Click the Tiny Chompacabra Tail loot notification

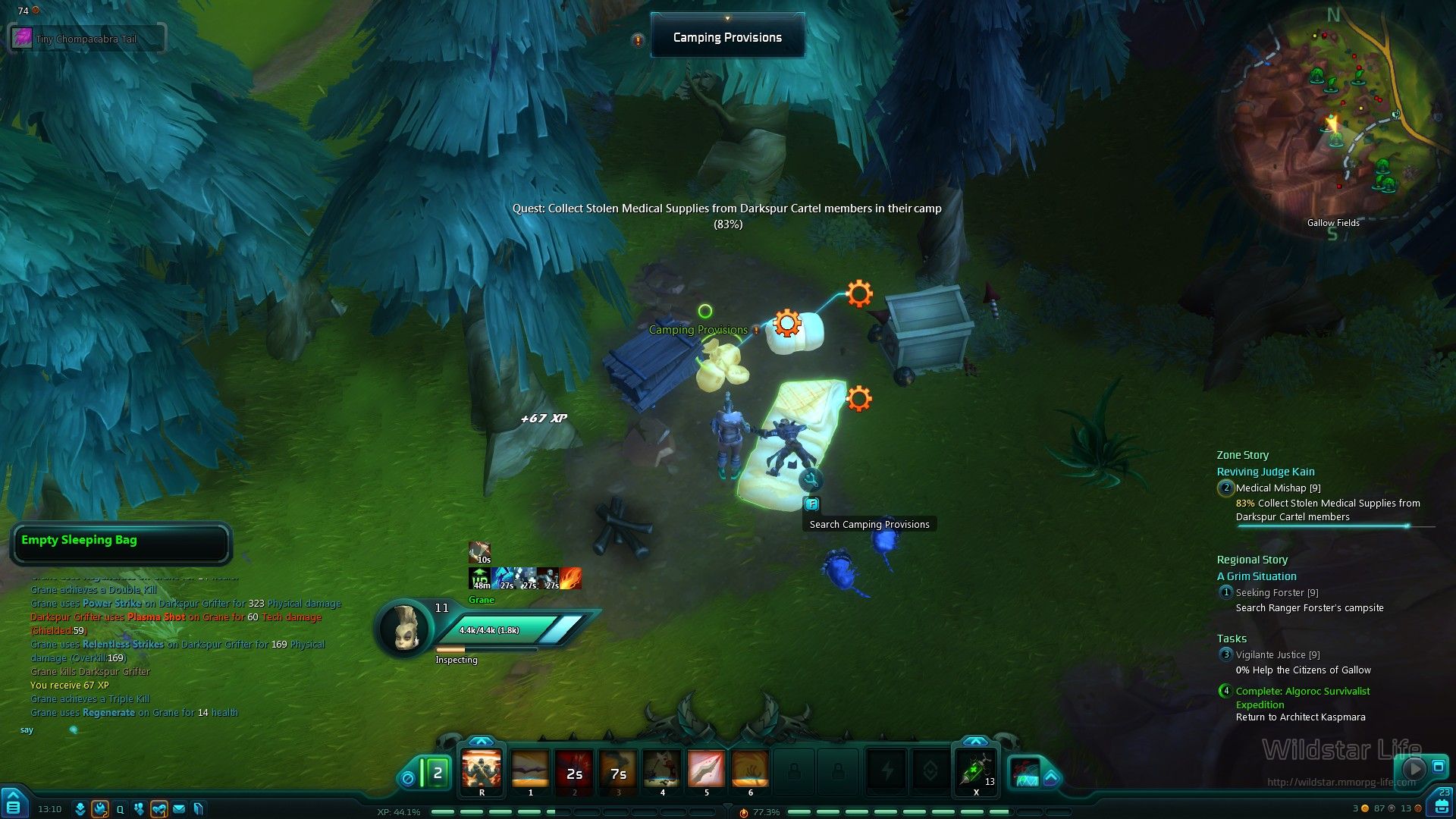click(x=86, y=39)
